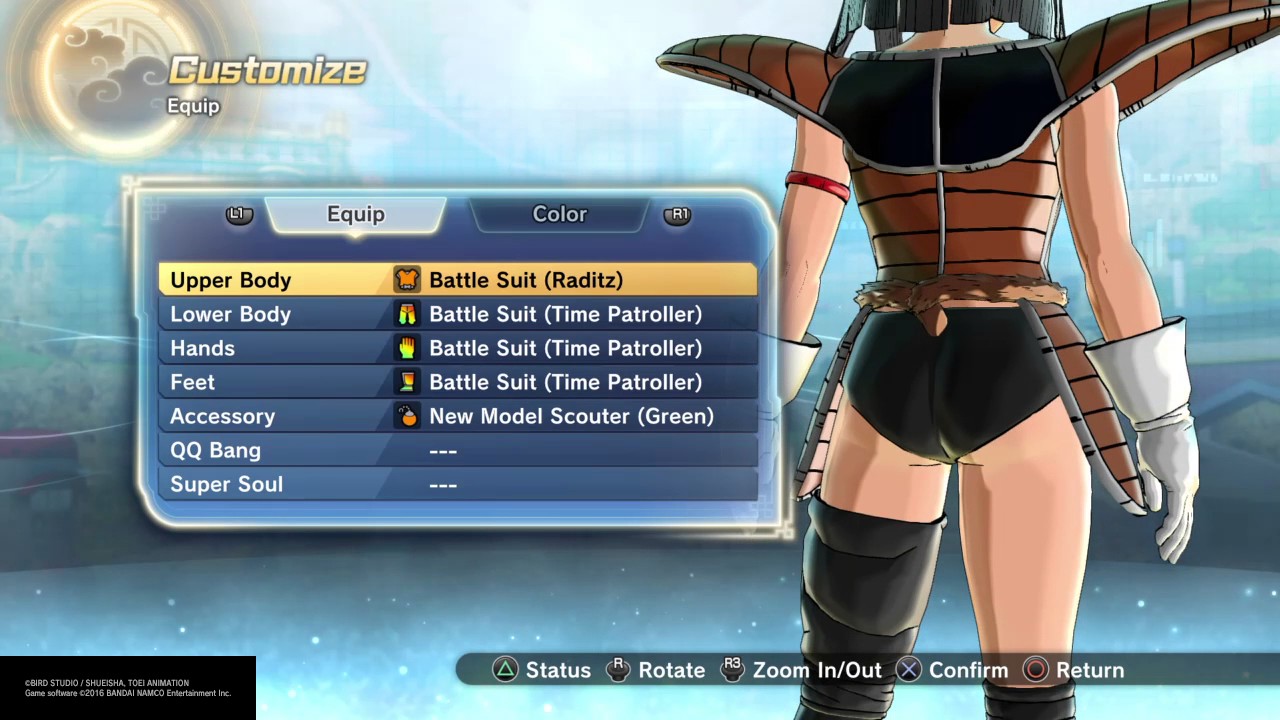Open the Super Soul slot
Viewport: 1280px width, 720px height.
click(457, 484)
